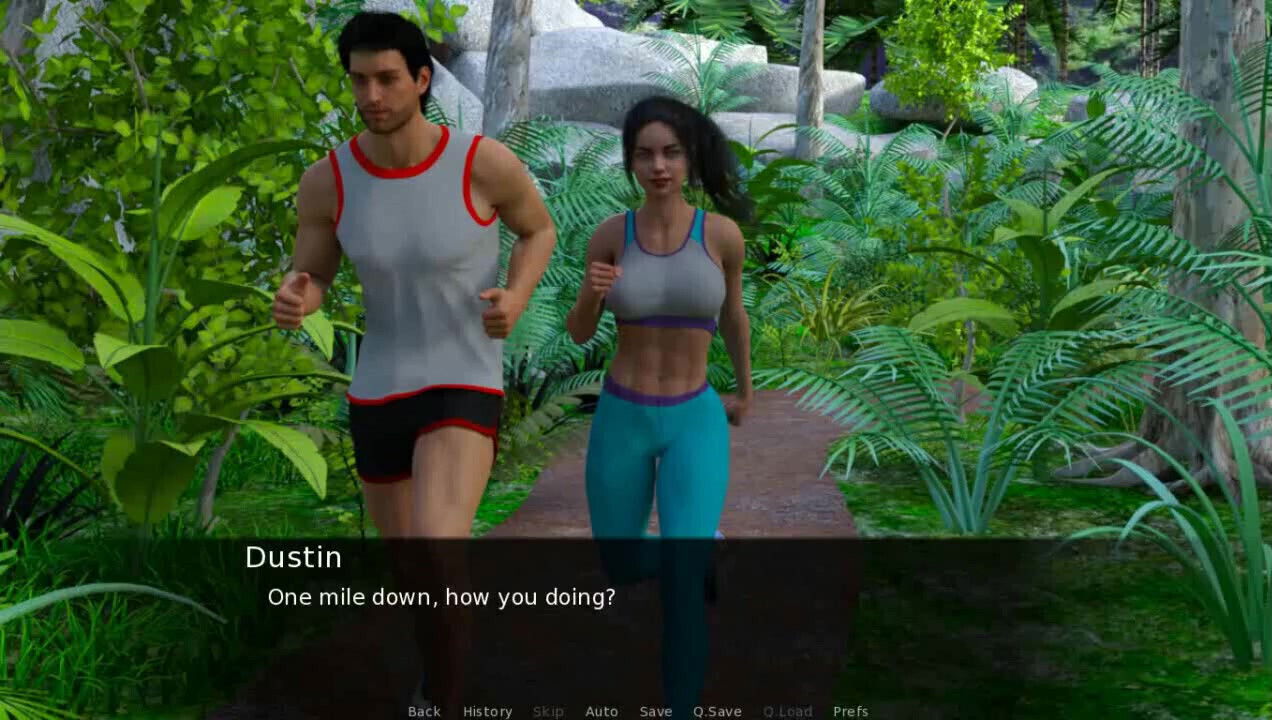This screenshot has height=720, width=1272.
Task: Open the Save game screen
Action: (x=656, y=711)
